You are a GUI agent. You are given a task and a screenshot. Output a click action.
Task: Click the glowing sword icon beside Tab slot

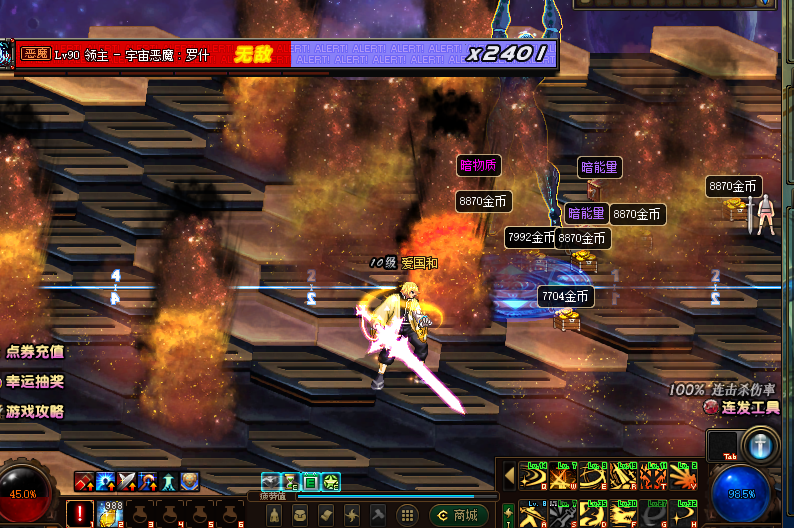pos(759,446)
